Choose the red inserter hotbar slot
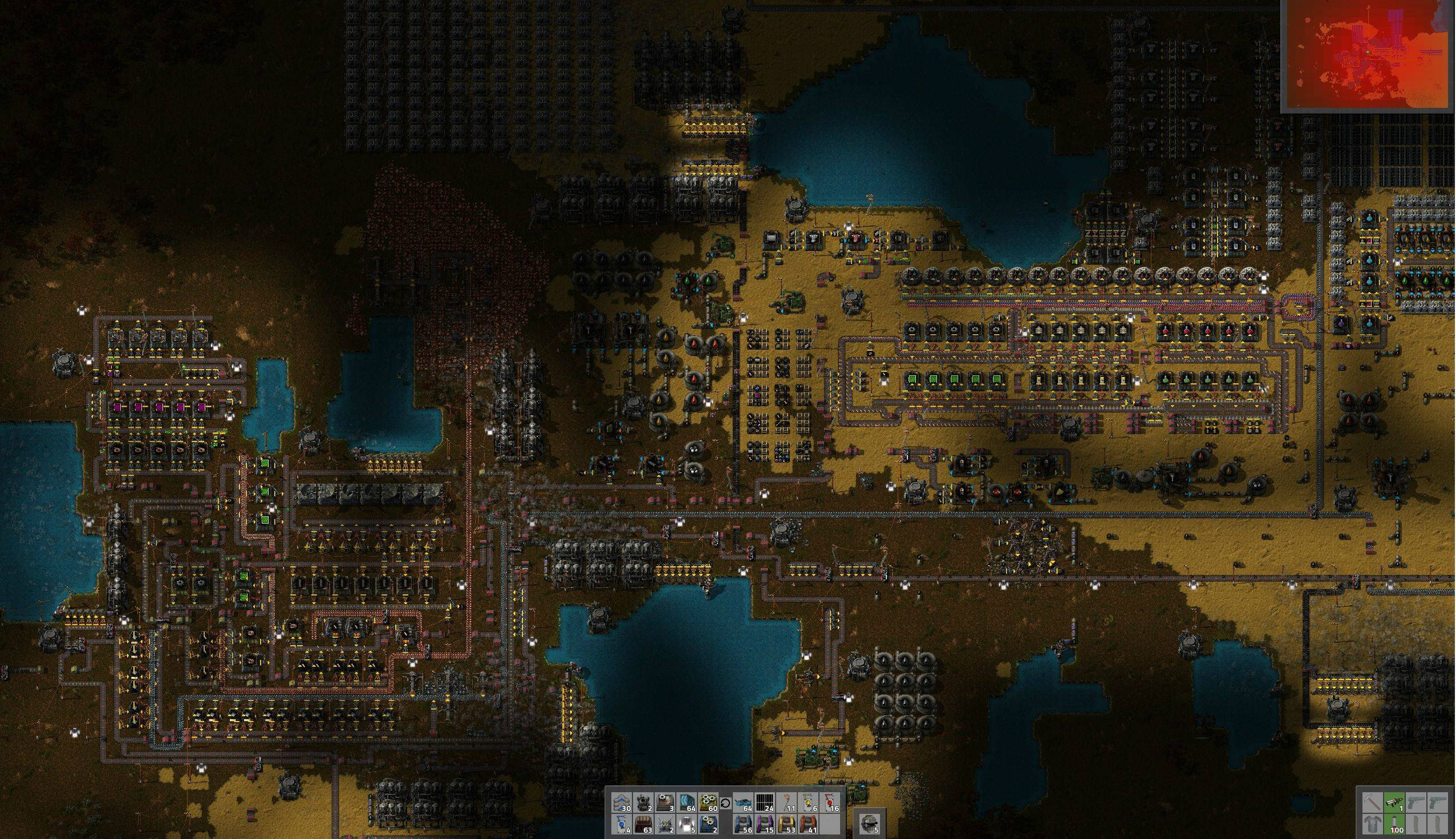The height and width of the screenshot is (839, 1456). tap(830, 802)
